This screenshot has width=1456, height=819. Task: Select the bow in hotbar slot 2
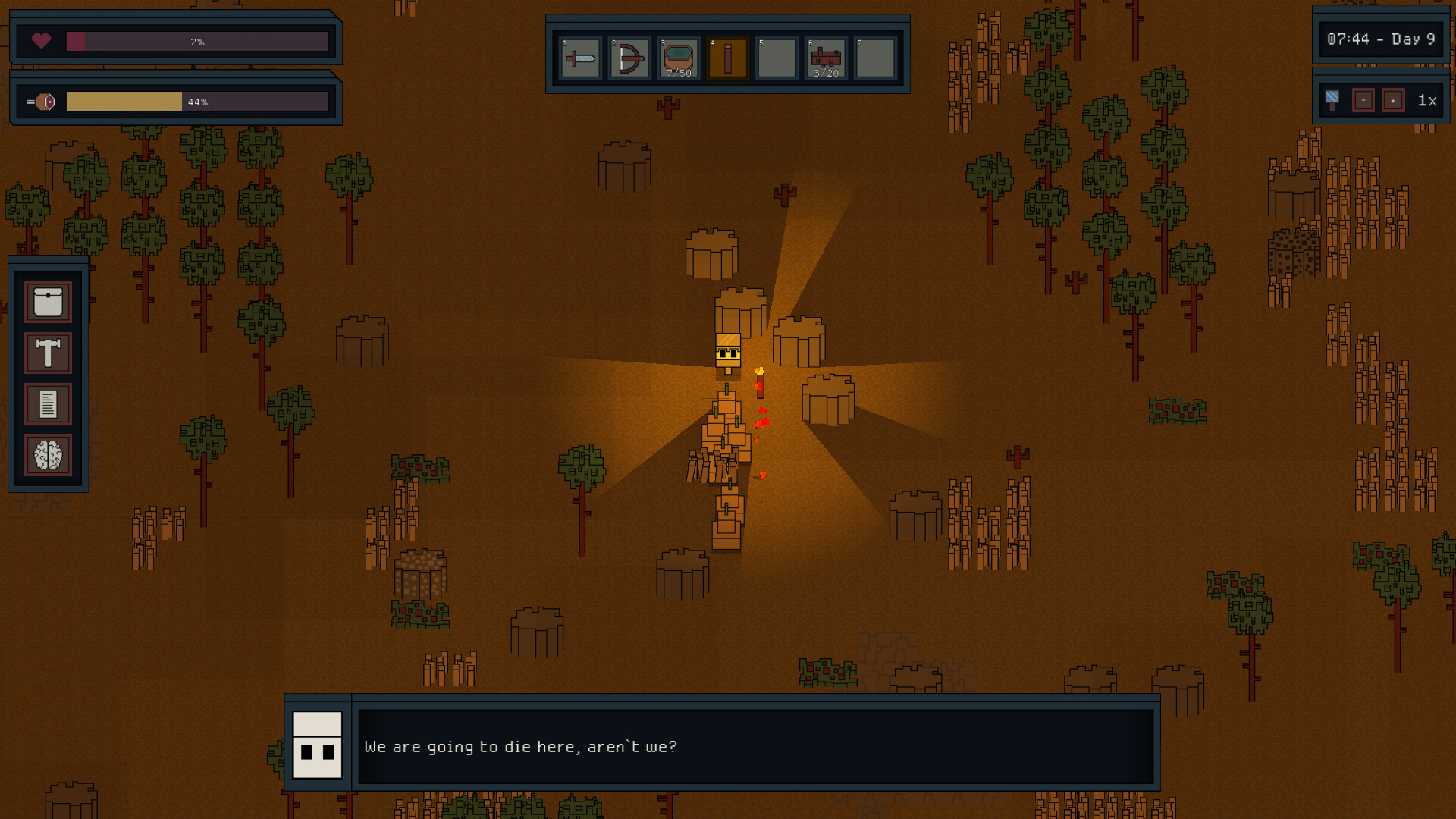tap(629, 58)
